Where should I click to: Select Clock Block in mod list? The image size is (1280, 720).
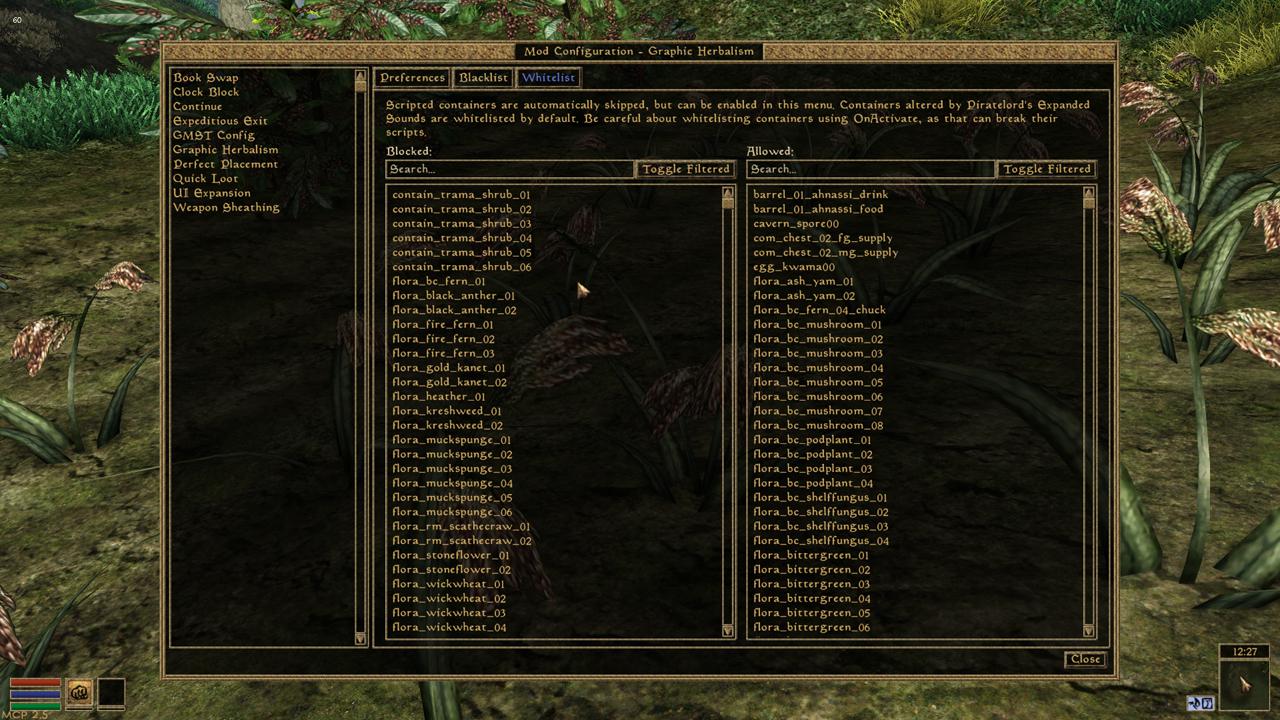tap(205, 92)
